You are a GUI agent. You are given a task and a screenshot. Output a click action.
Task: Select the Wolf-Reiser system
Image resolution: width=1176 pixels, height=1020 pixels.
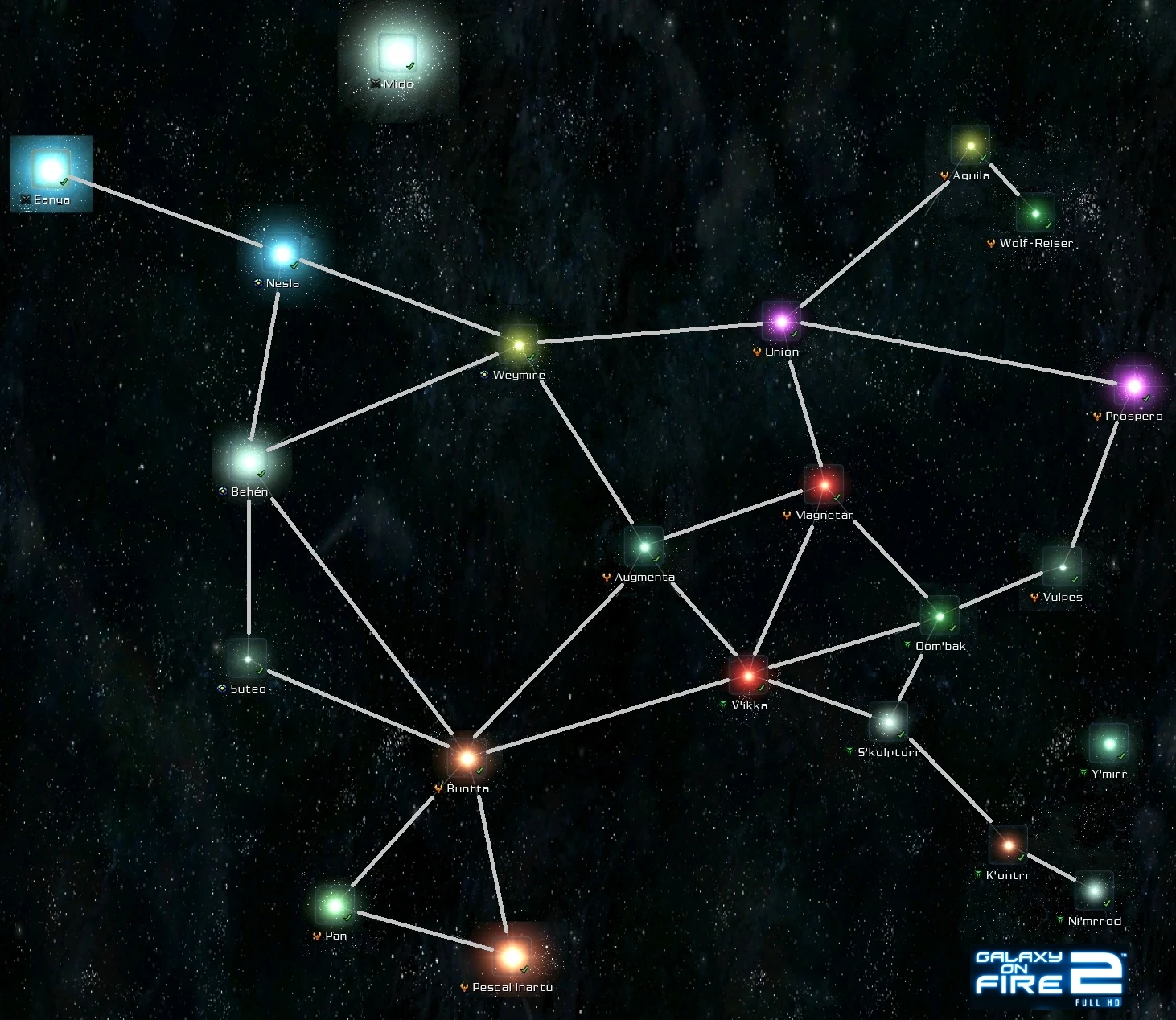(1035, 214)
